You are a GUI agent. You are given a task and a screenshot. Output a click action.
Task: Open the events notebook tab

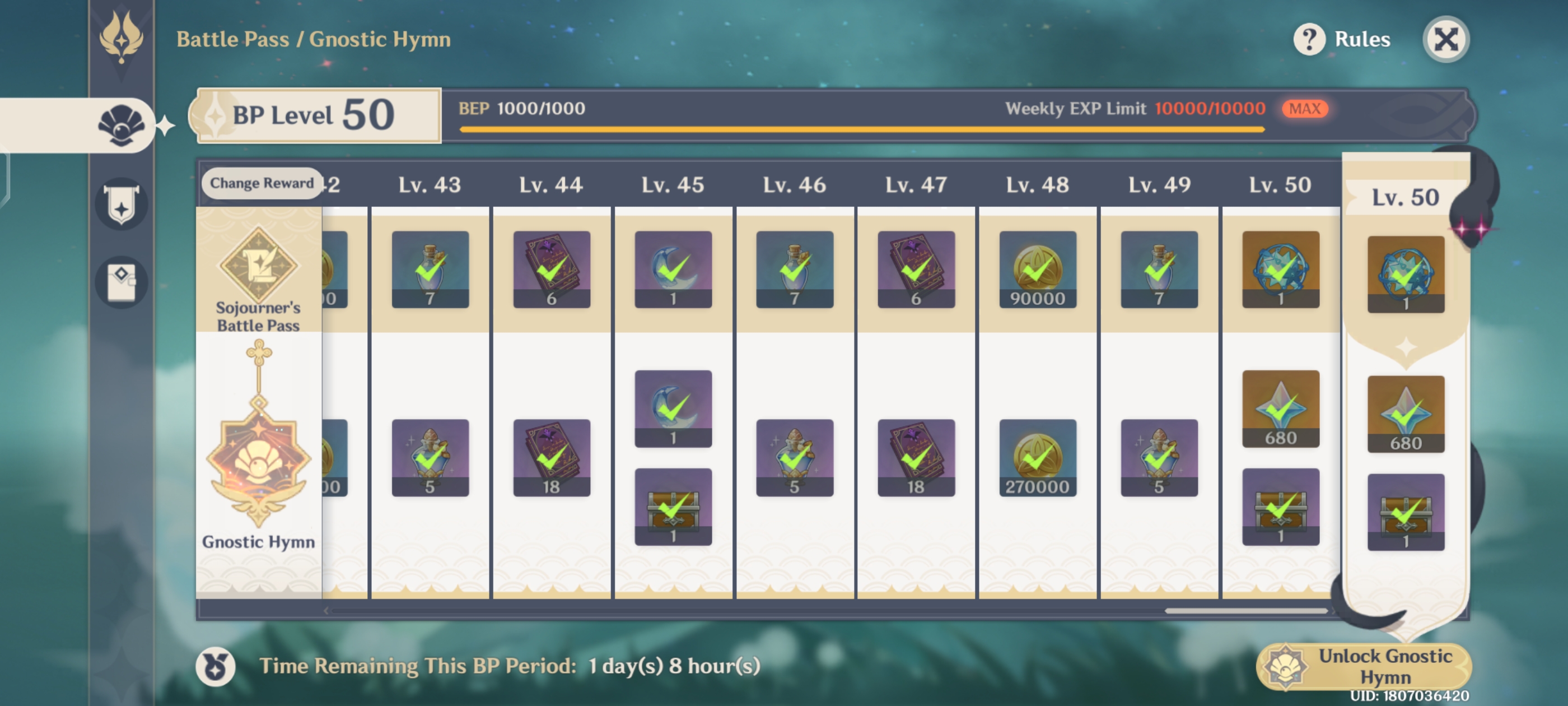pos(122,281)
